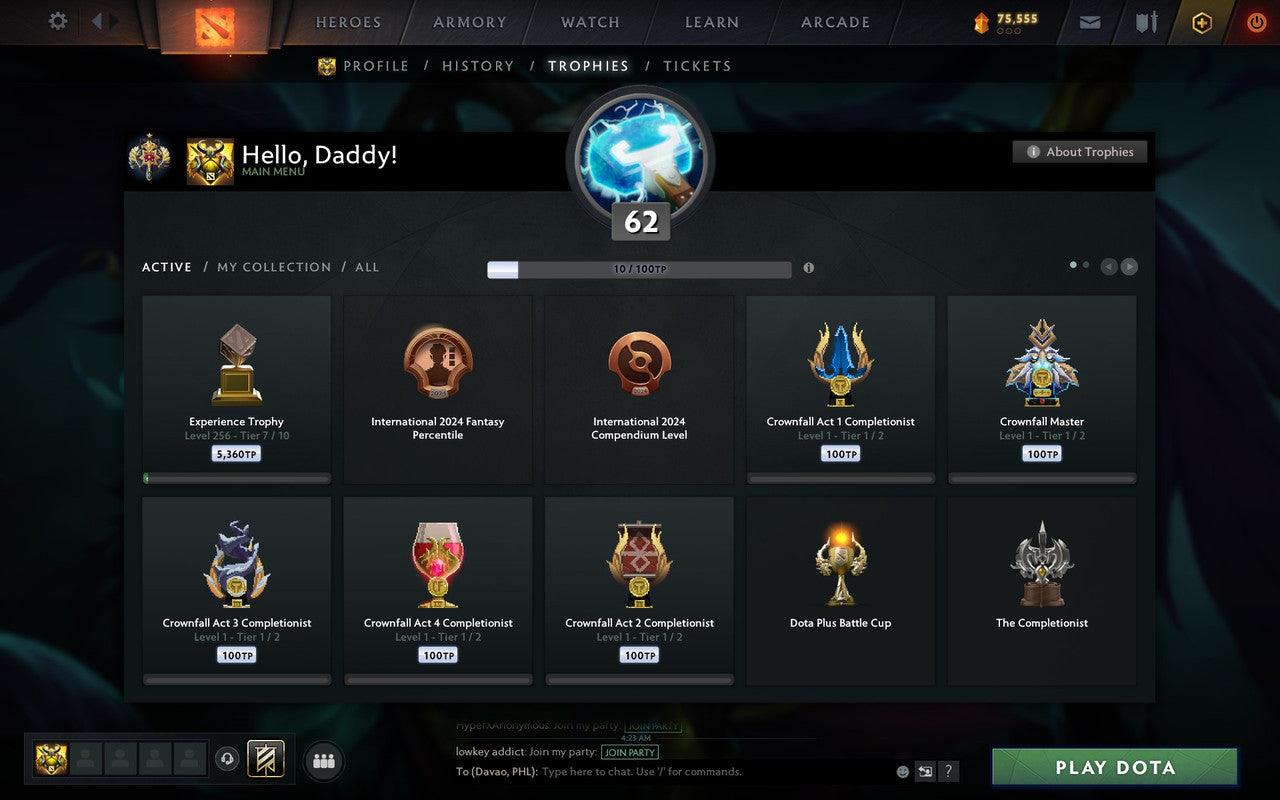Open the settings gear icon
The width and height of the screenshot is (1280, 800).
coord(57,21)
